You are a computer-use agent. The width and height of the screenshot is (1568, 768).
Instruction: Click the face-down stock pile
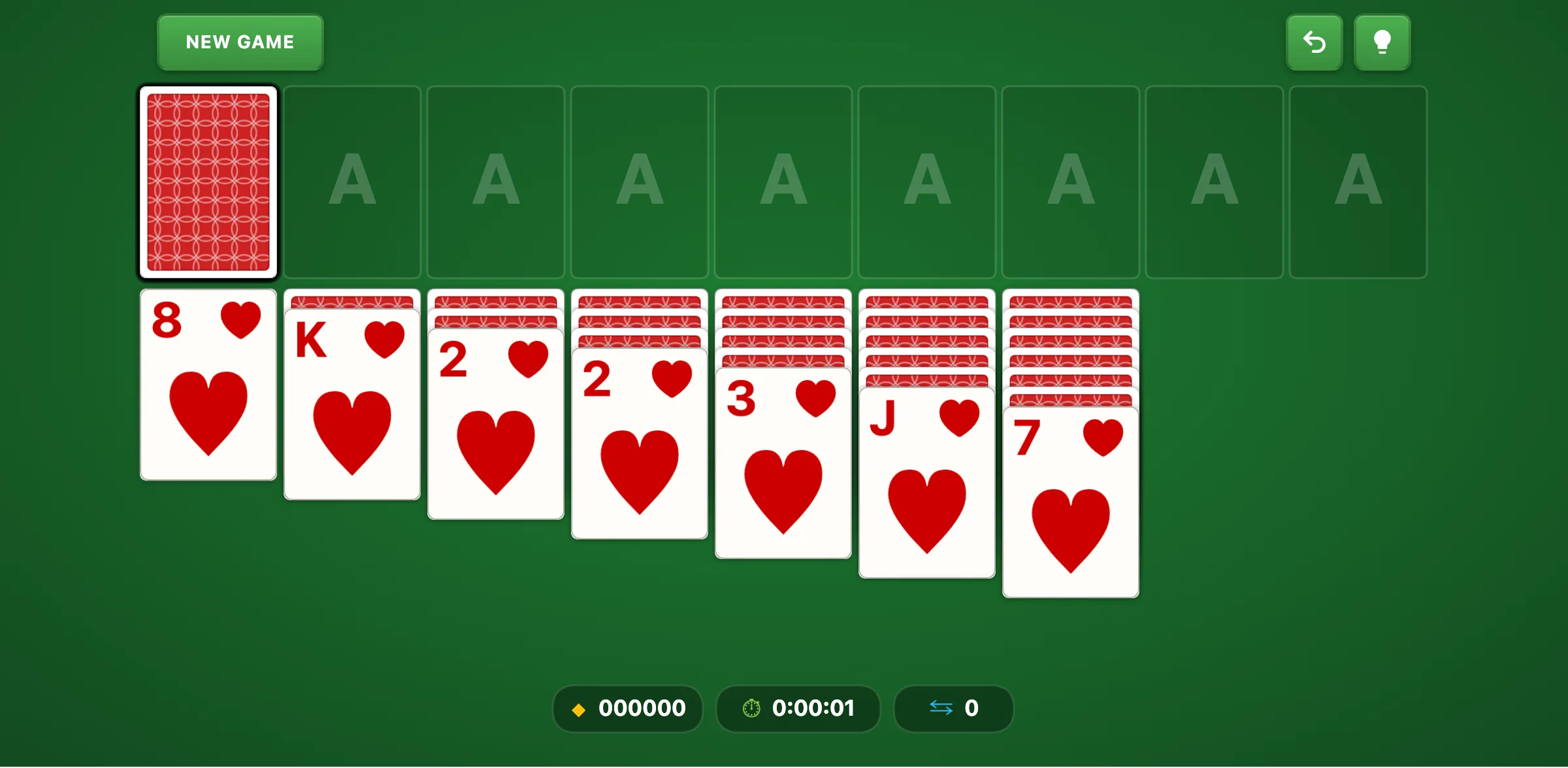(208, 183)
